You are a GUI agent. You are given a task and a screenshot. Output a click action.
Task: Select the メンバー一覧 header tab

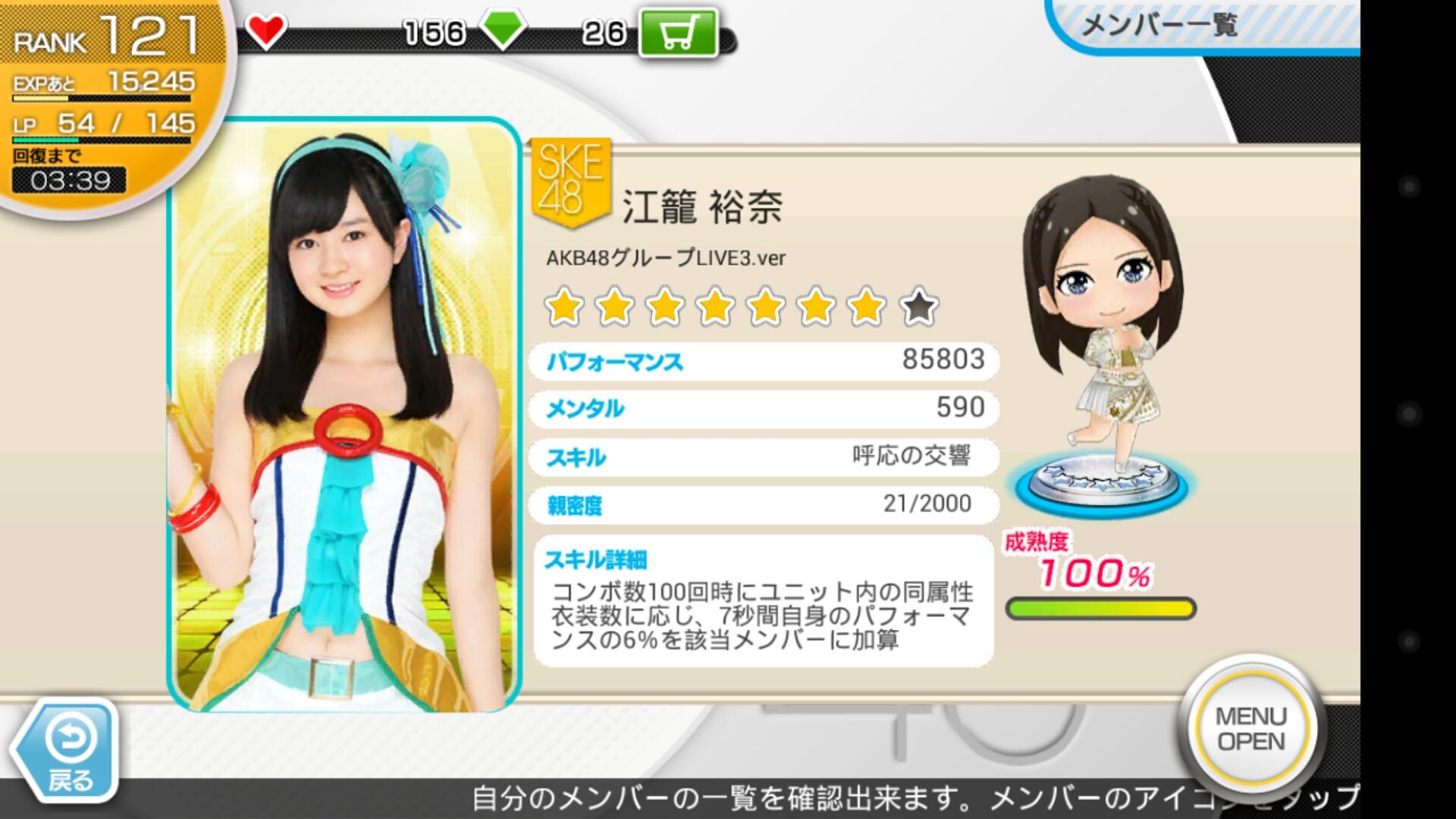tap(1158, 26)
